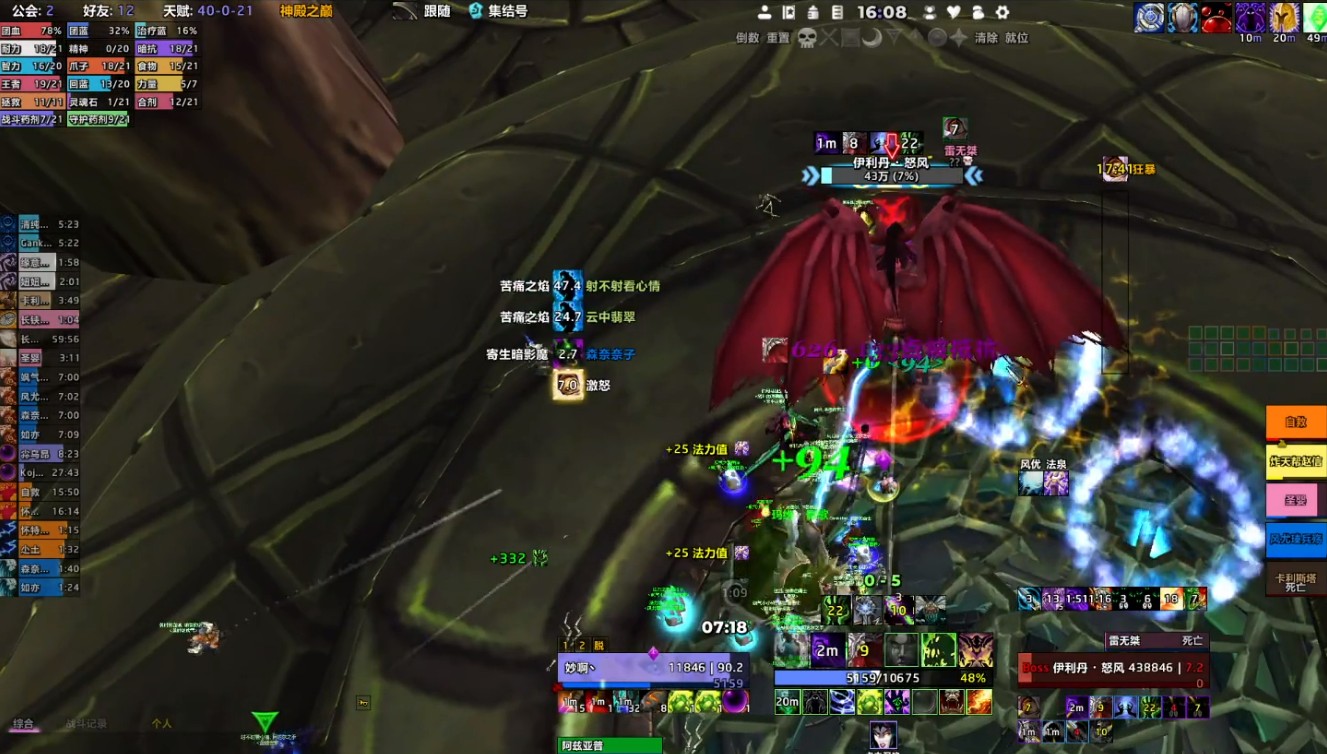
Task: Open the heart icon in top bar
Action: (954, 13)
